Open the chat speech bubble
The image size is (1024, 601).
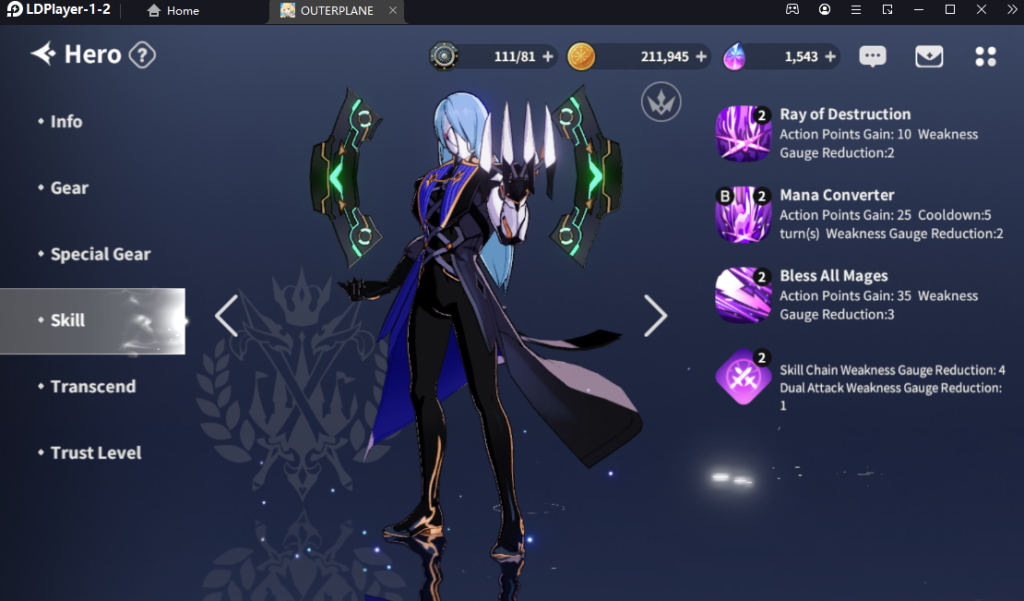(873, 57)
